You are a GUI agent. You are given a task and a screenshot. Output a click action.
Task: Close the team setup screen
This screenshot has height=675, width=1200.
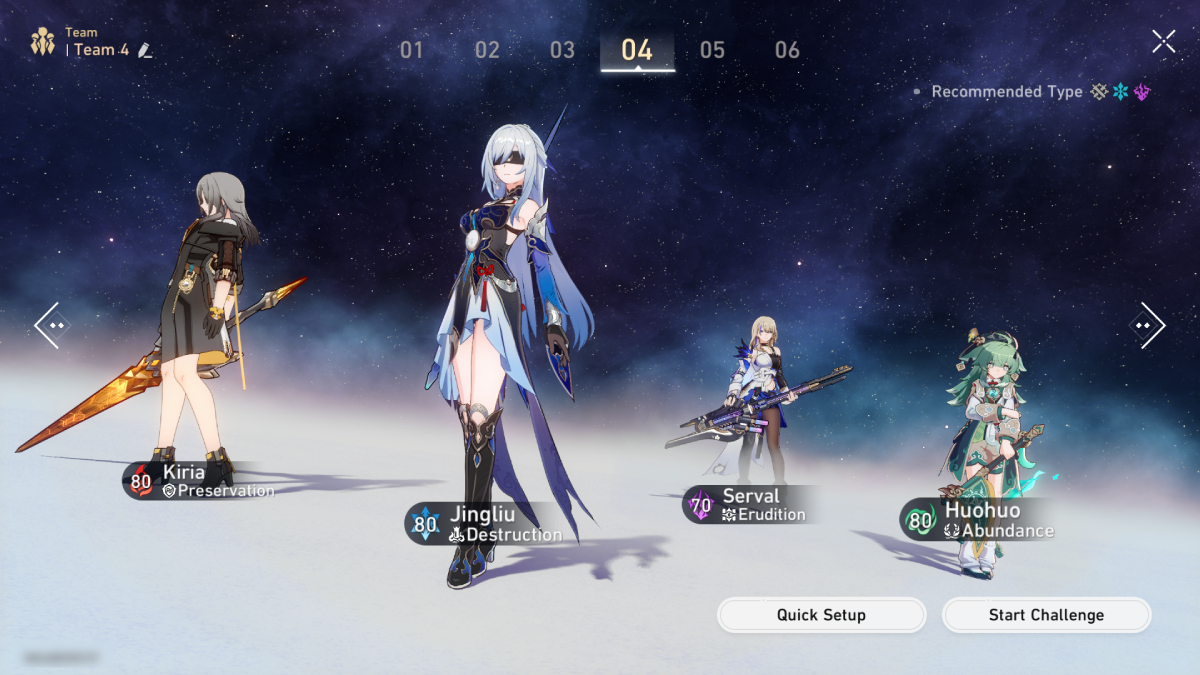click(1163, 41)
